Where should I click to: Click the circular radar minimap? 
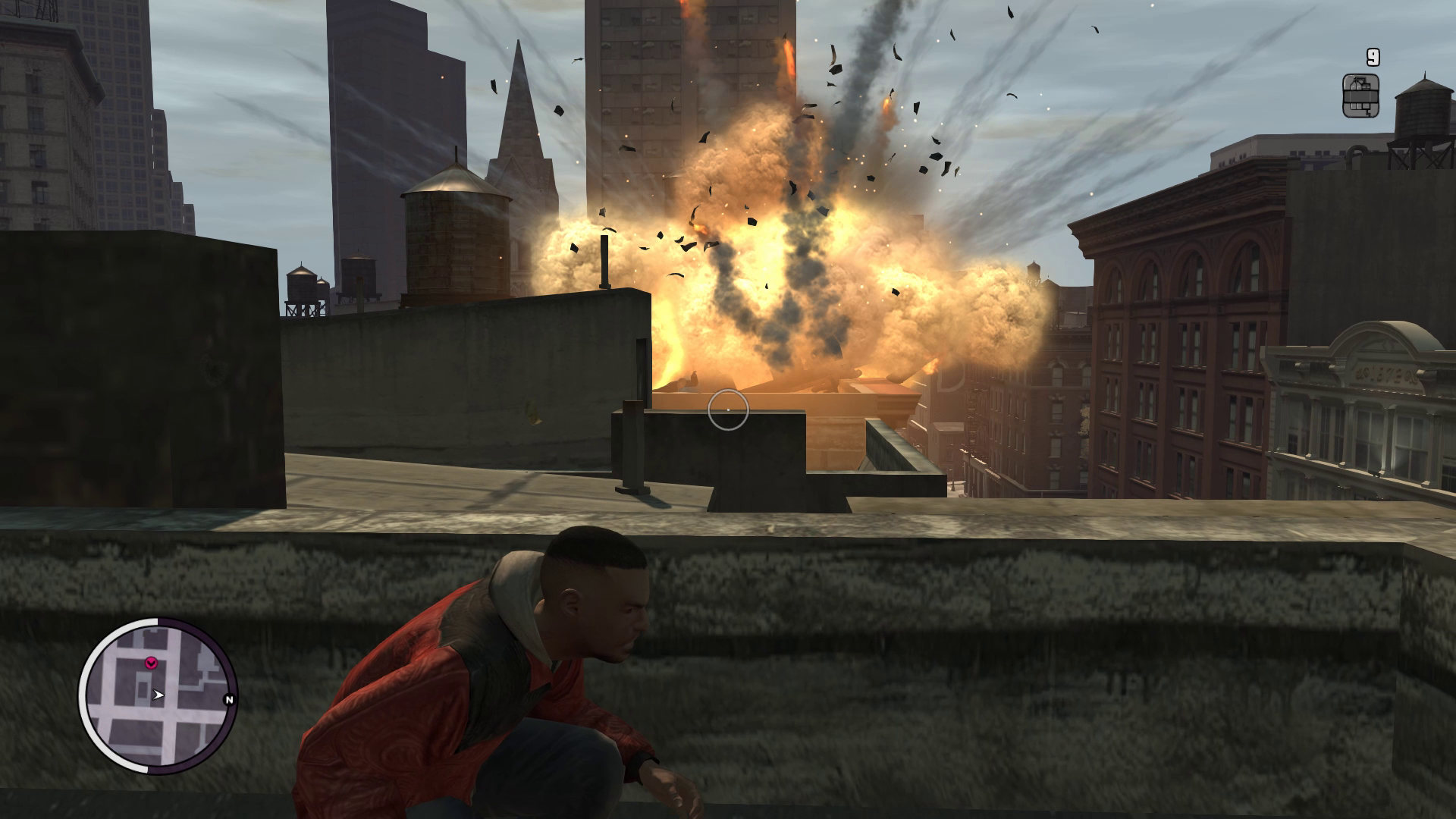pos(158,695)
